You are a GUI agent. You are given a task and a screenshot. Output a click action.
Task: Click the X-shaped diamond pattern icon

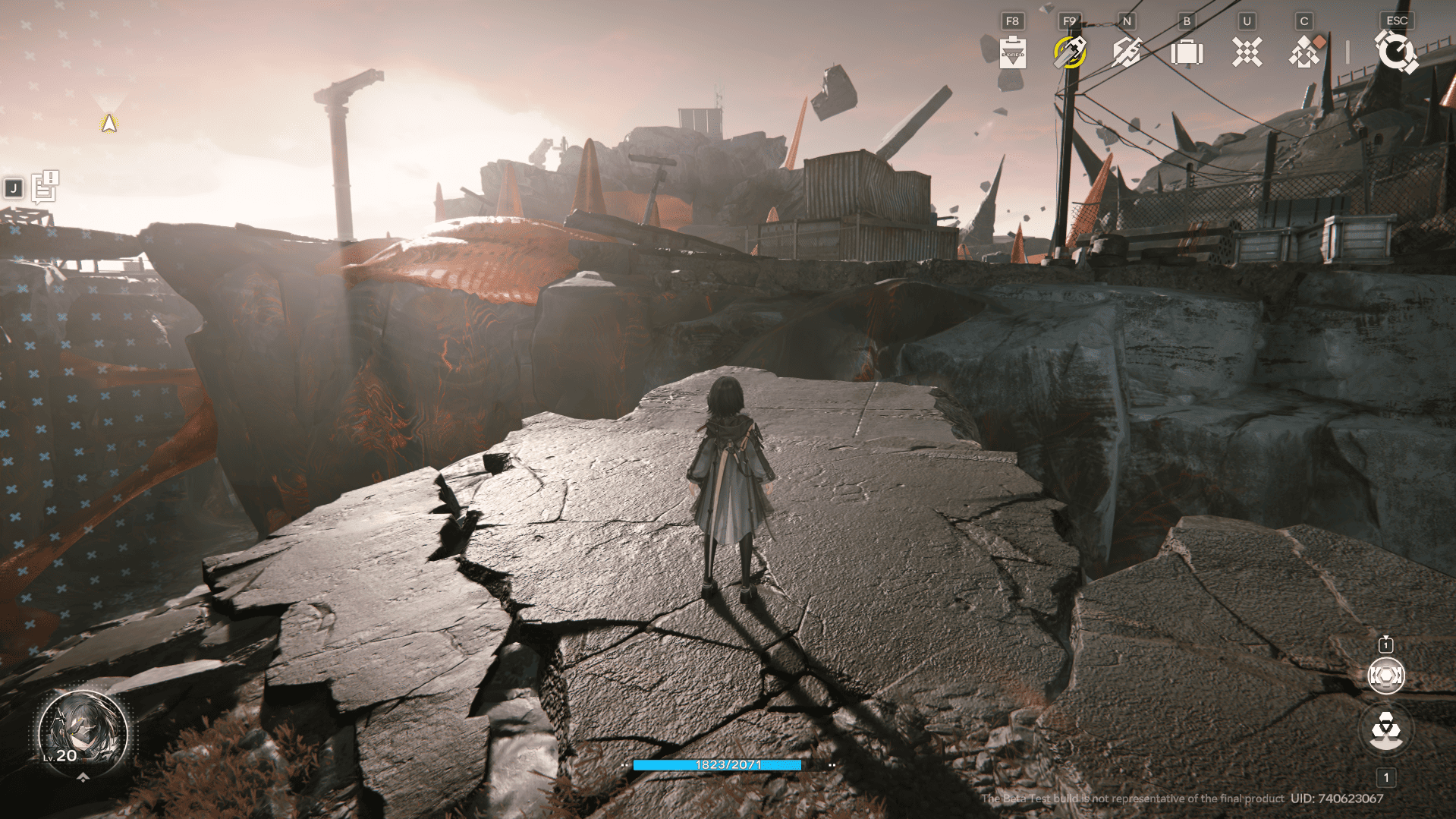point(1247,52)
